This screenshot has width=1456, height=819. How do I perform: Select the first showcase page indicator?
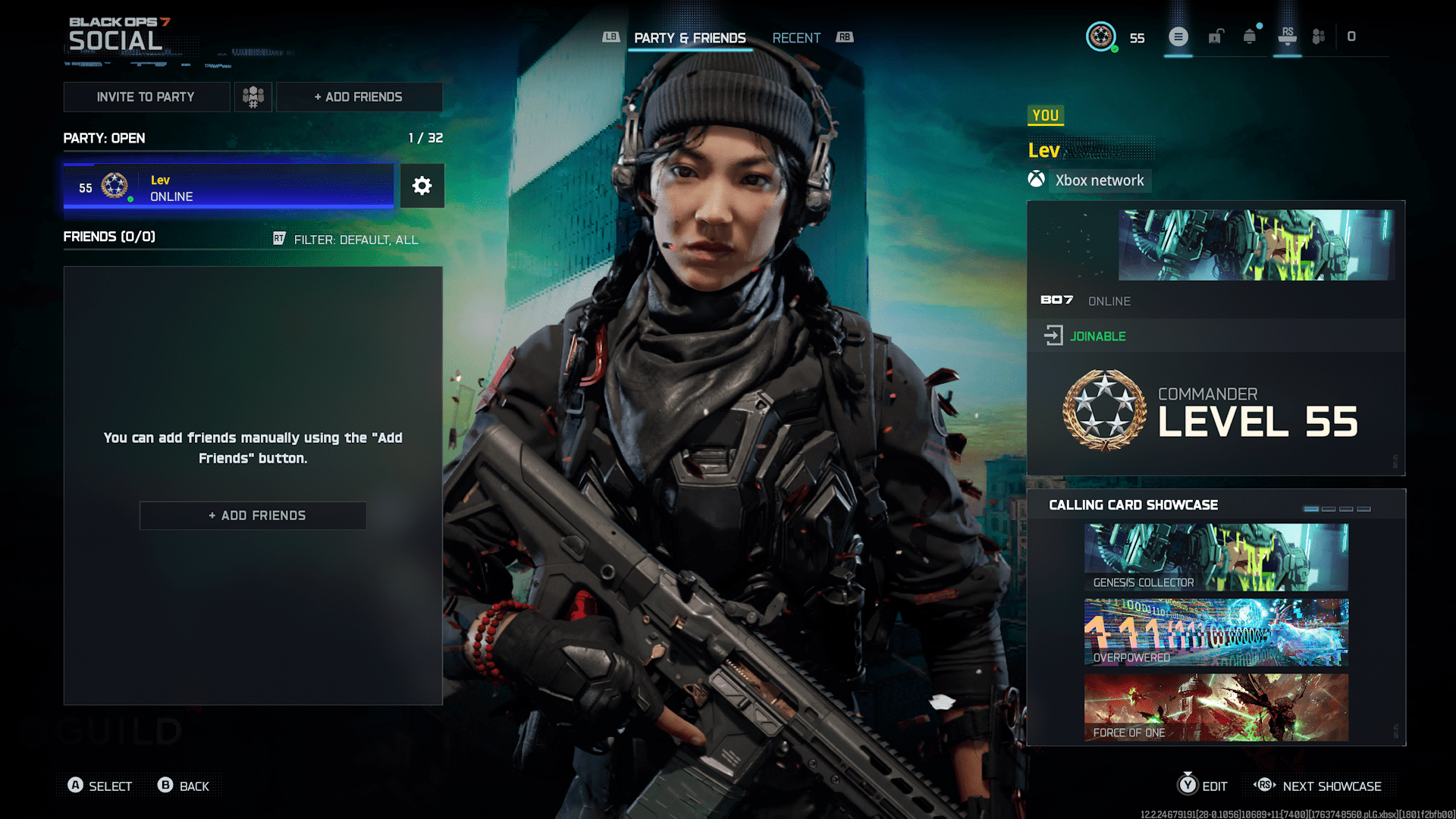(1311, 509)
